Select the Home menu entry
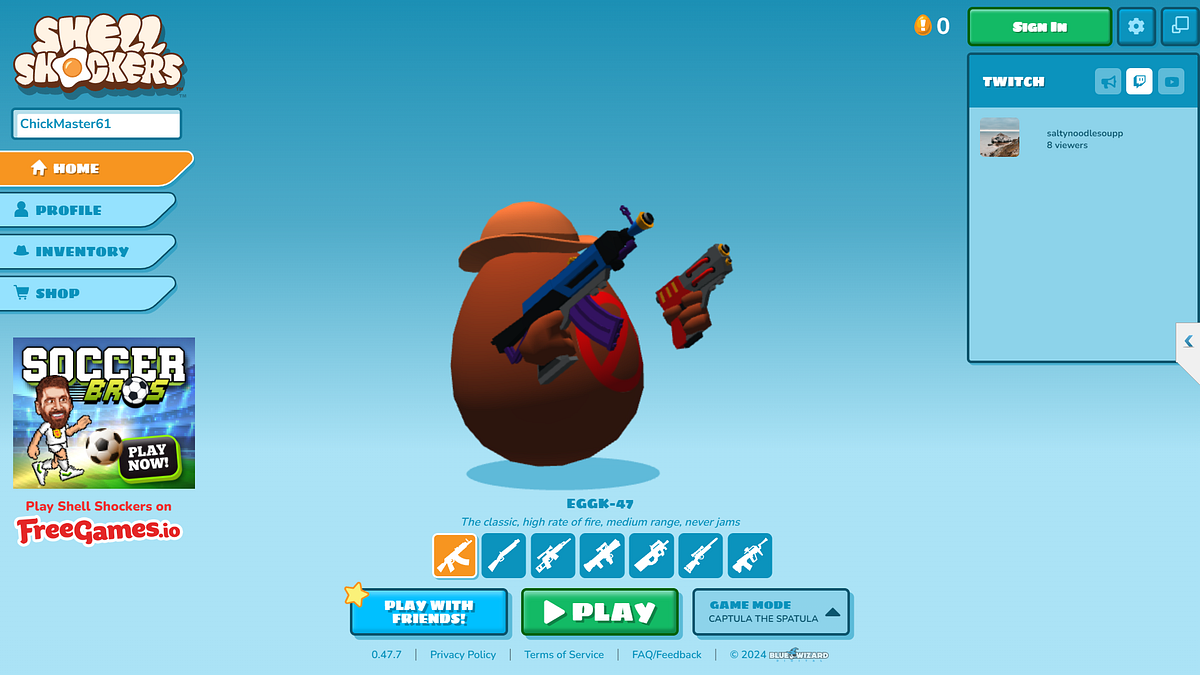 [95, 168]
